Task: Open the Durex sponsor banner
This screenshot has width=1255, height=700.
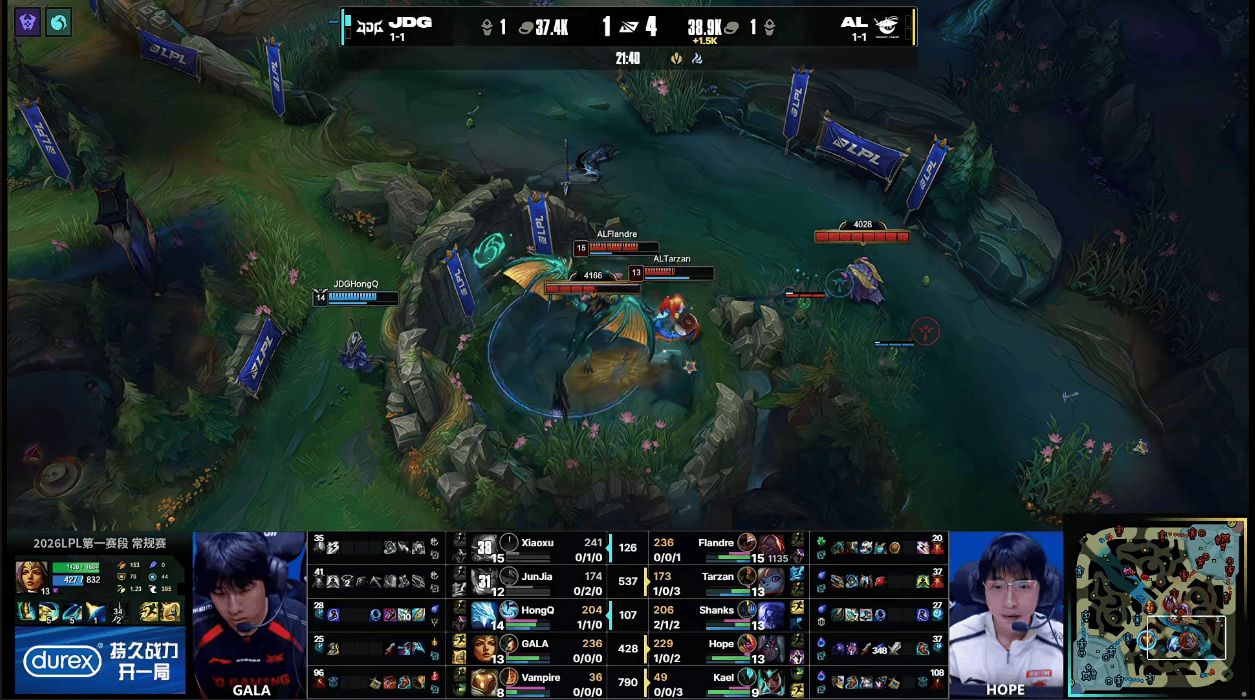Action: pos(98,660)
